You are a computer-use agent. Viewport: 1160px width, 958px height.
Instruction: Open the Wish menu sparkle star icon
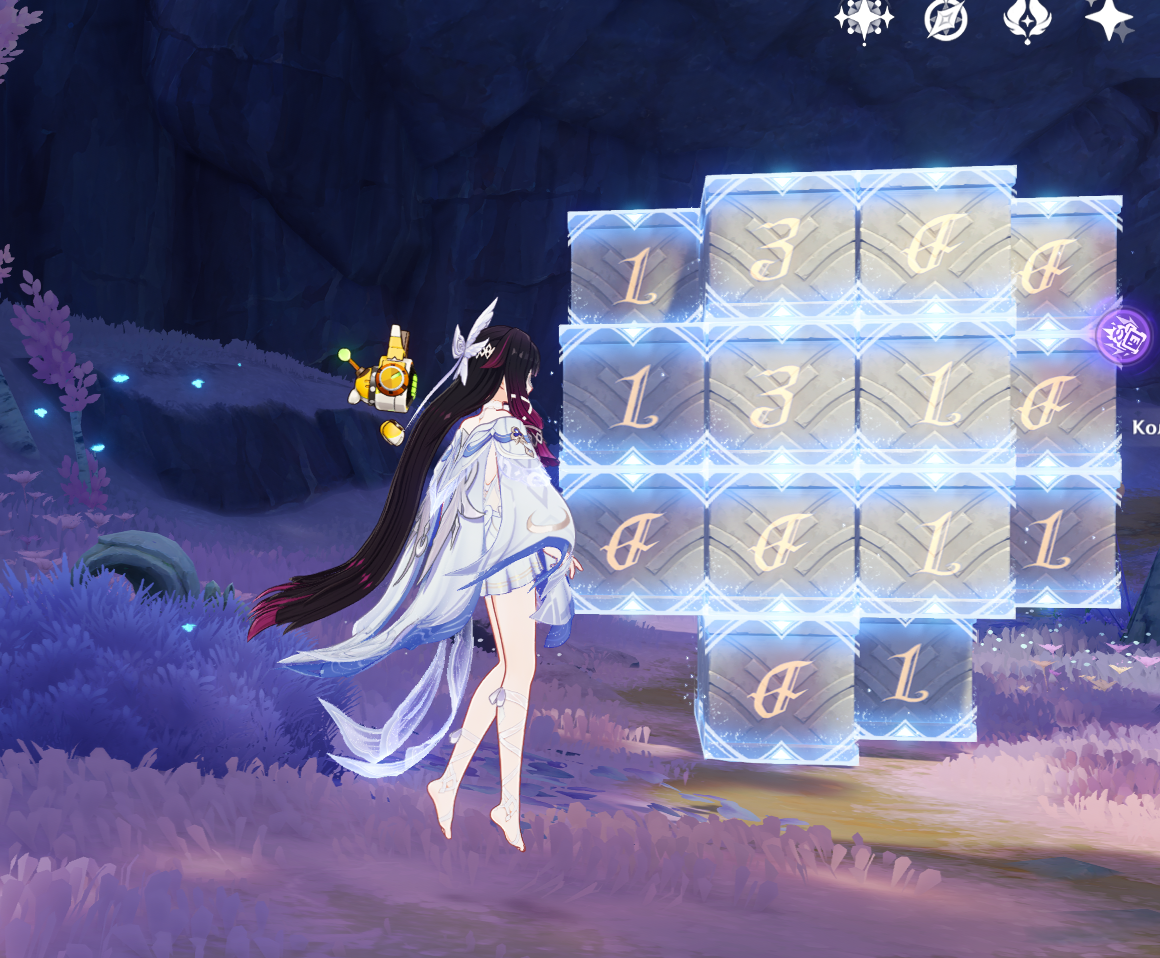pos(1109,20)
